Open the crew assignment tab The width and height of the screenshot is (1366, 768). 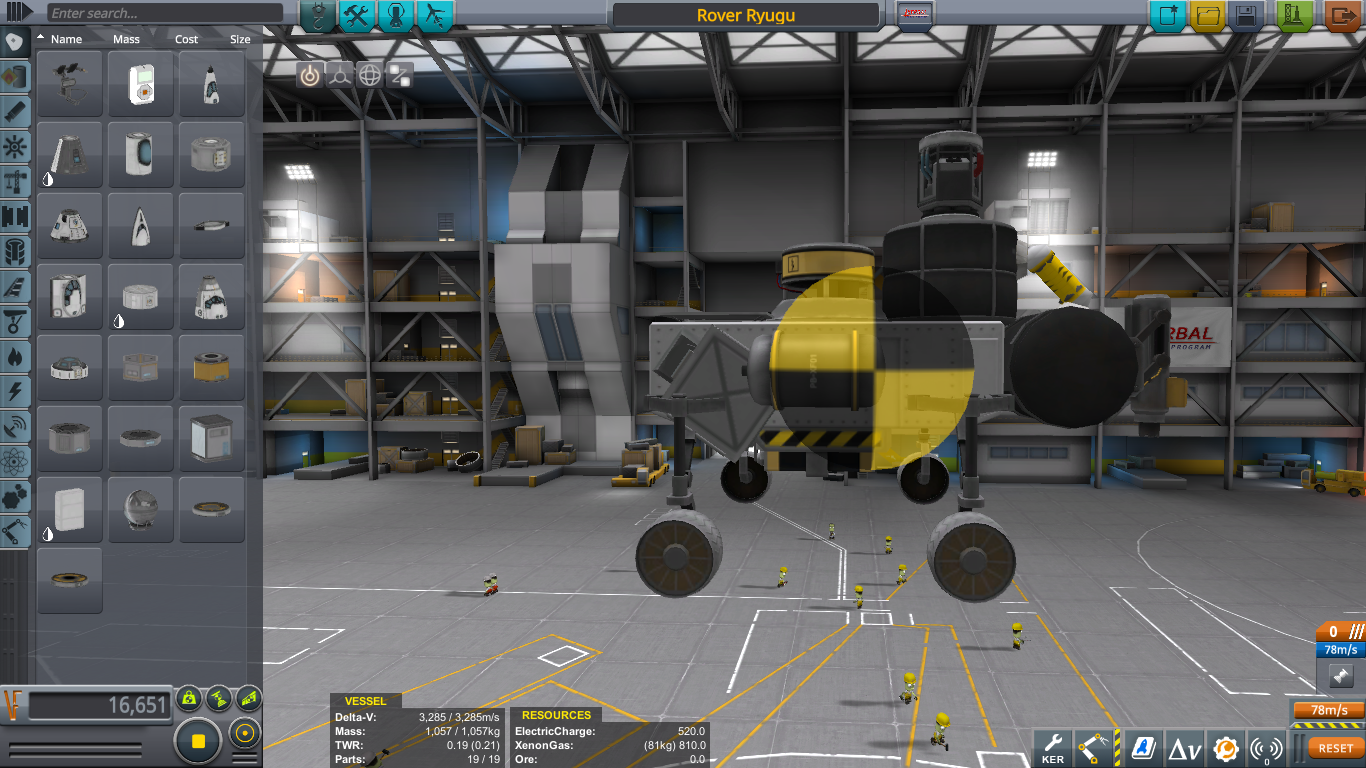[x=396, y=15]
